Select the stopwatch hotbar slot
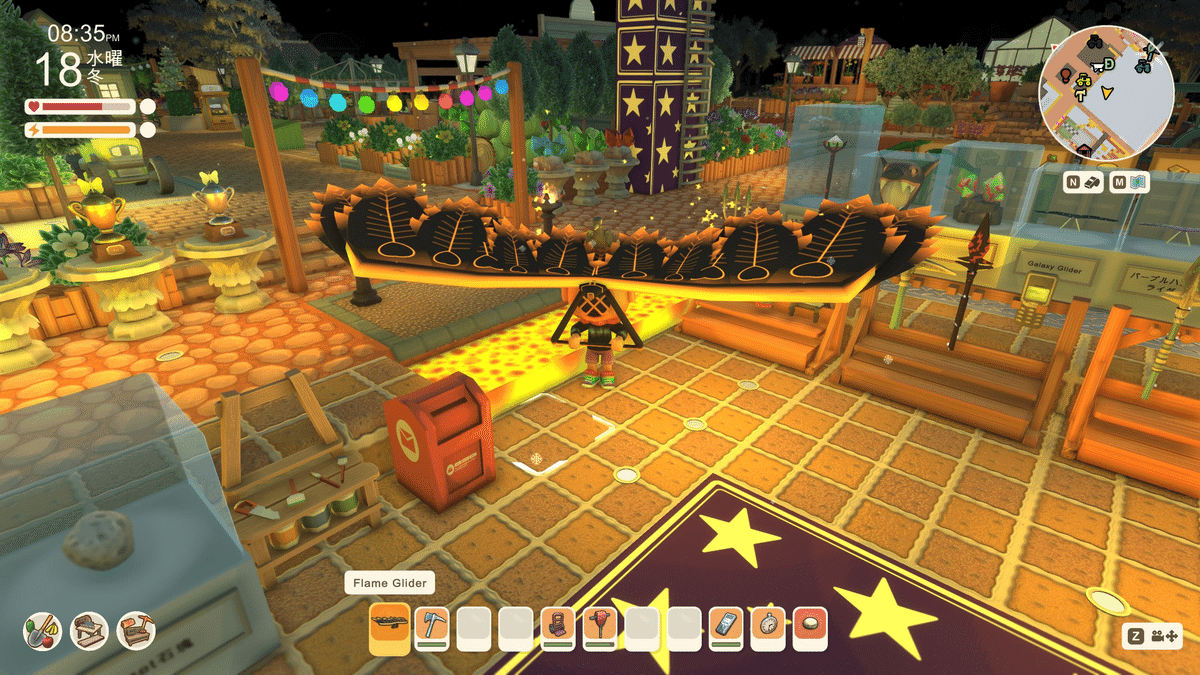The width and height of the screenshot is (1200, 675). point(769,626)
